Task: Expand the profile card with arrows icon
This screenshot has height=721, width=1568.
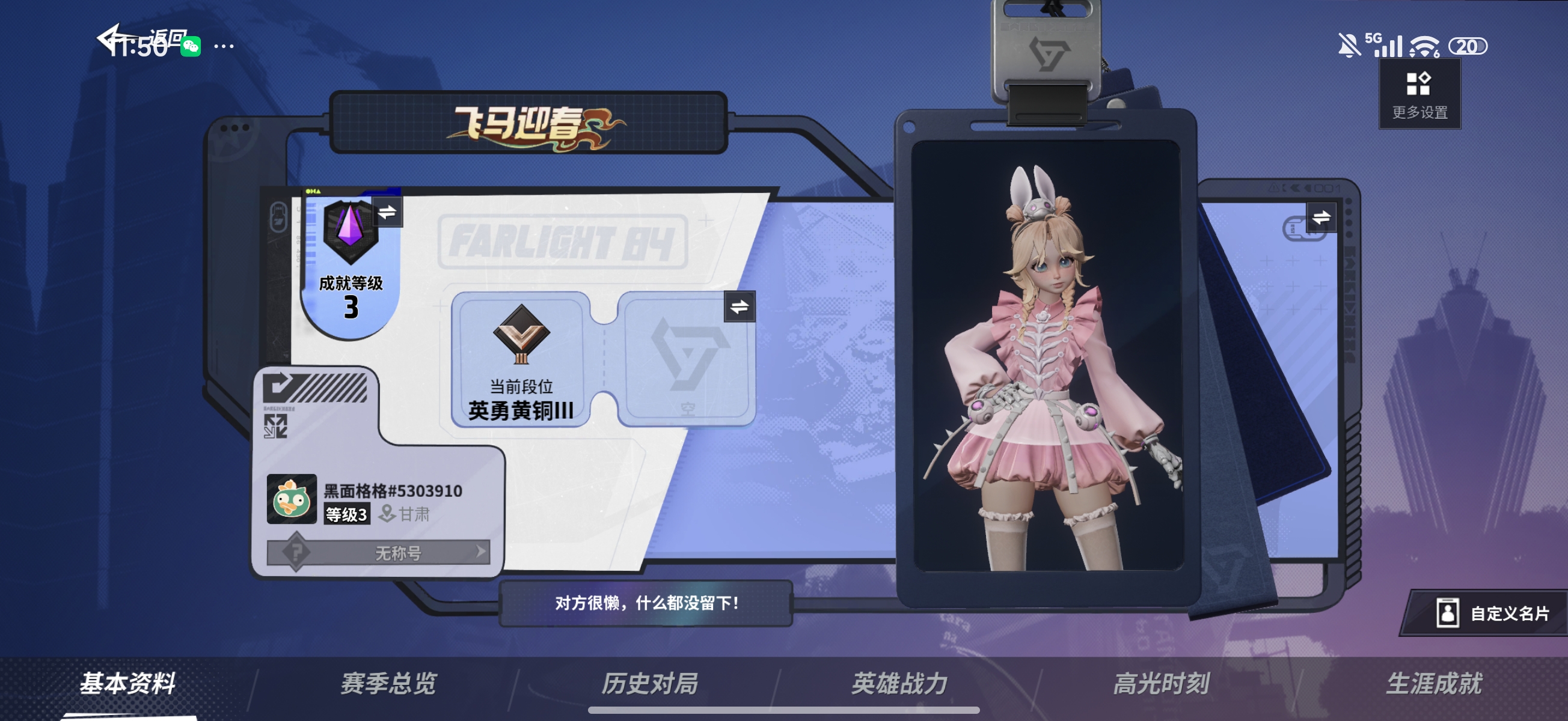Action: coord(275,427)
